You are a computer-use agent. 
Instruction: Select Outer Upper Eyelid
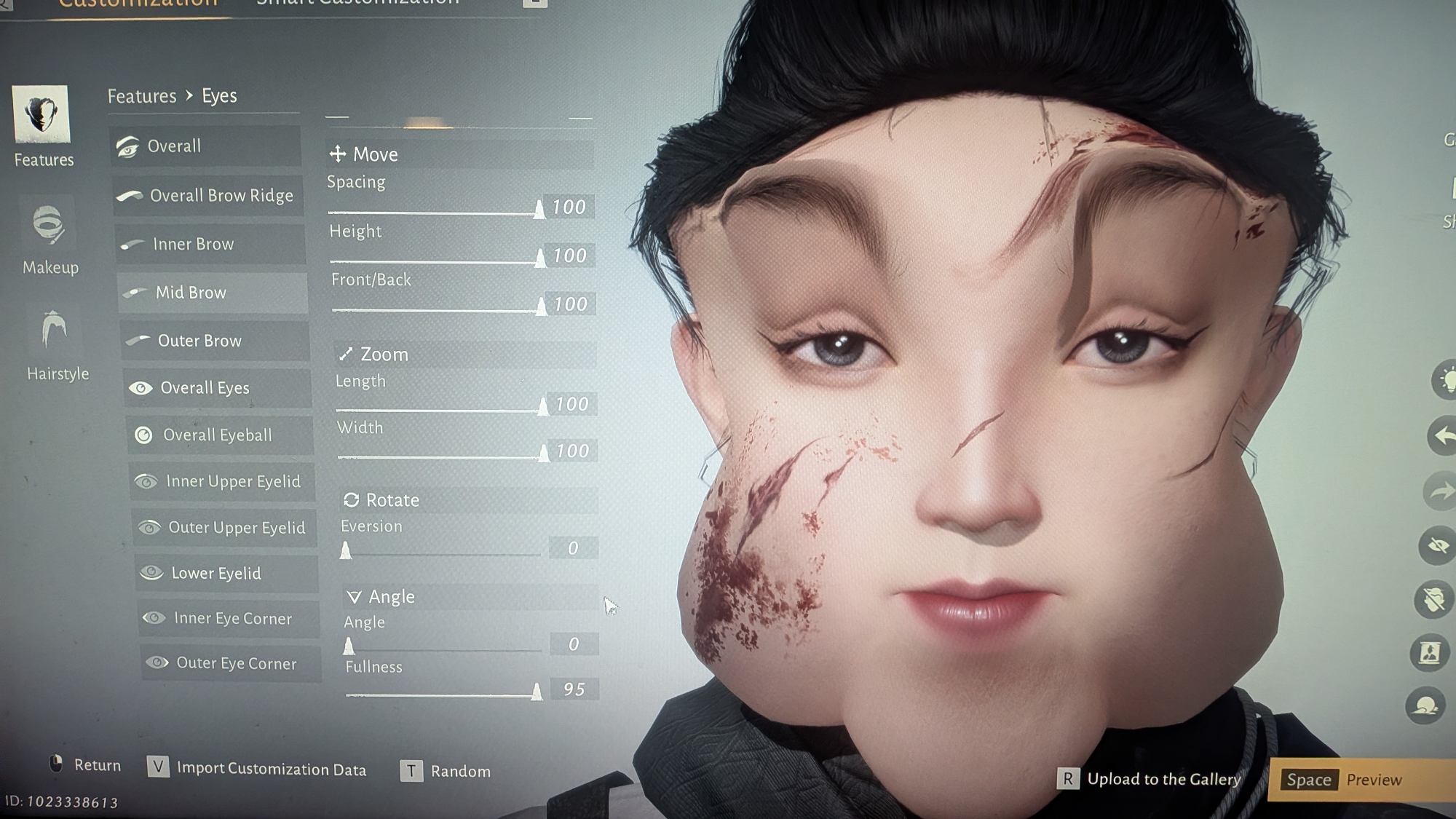click(x=225, y=527)
